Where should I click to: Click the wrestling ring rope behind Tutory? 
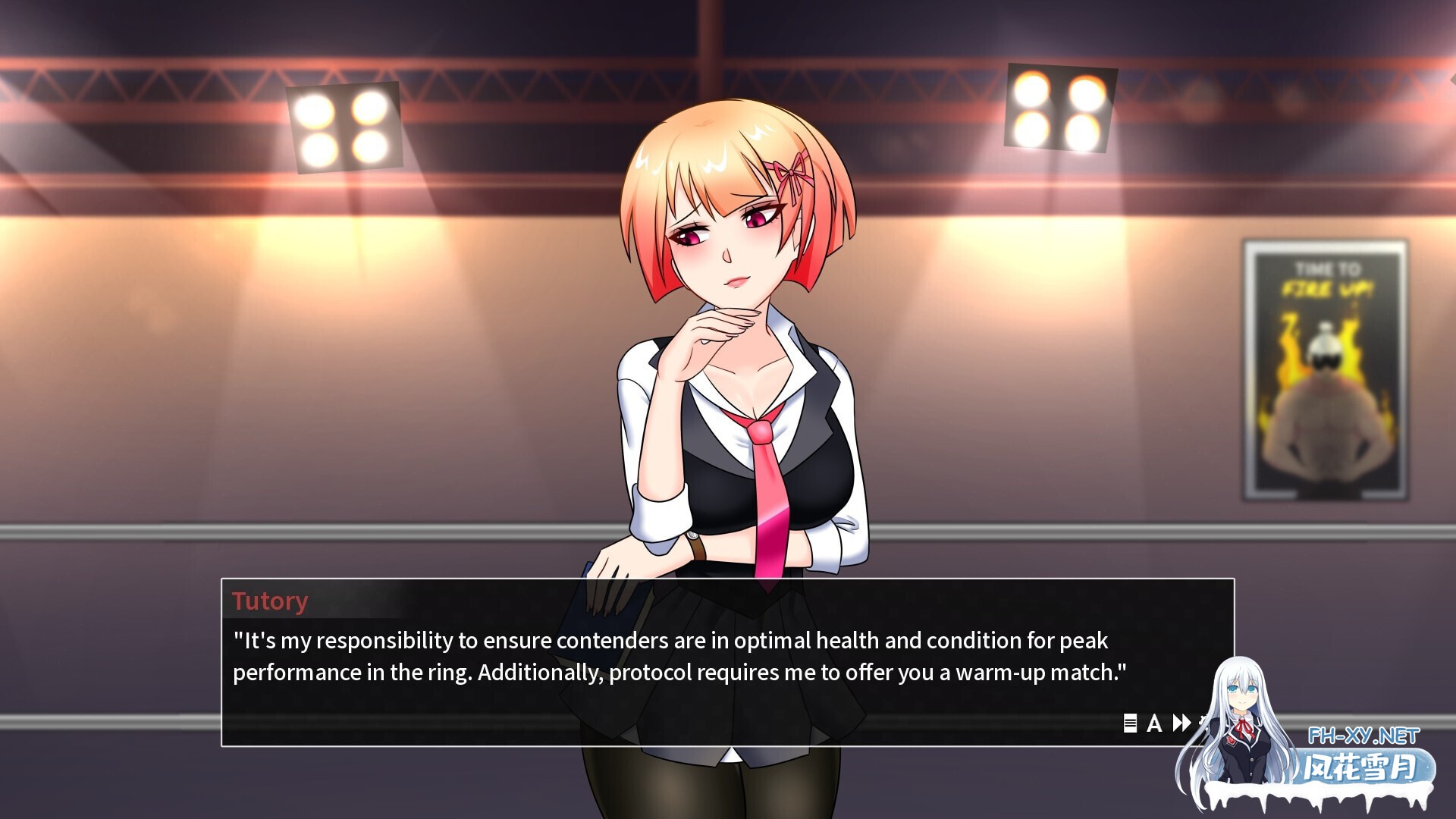[303, 531]
